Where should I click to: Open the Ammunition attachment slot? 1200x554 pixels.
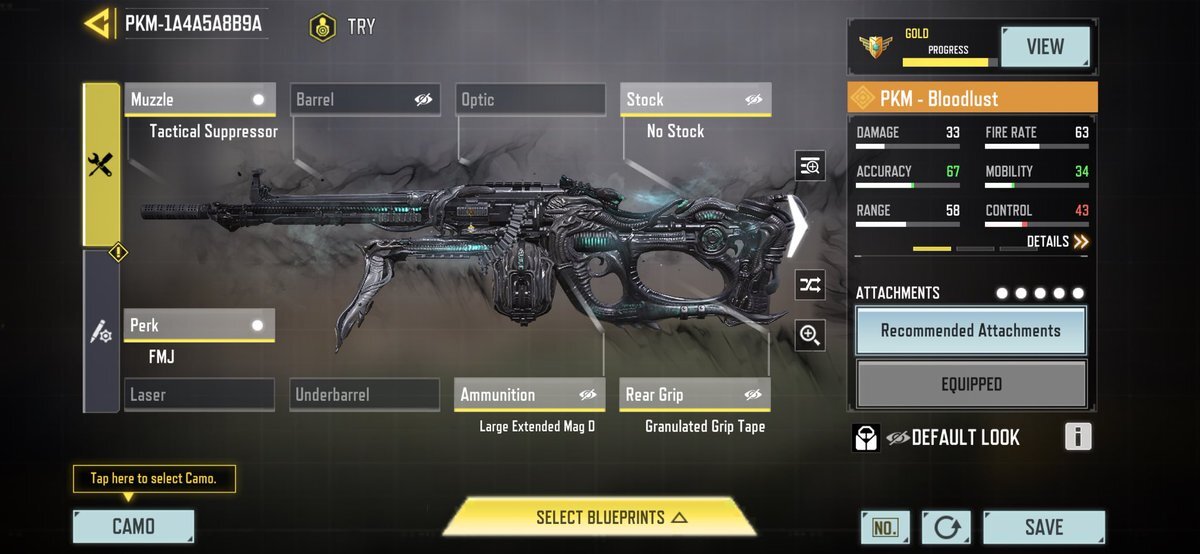530,395
